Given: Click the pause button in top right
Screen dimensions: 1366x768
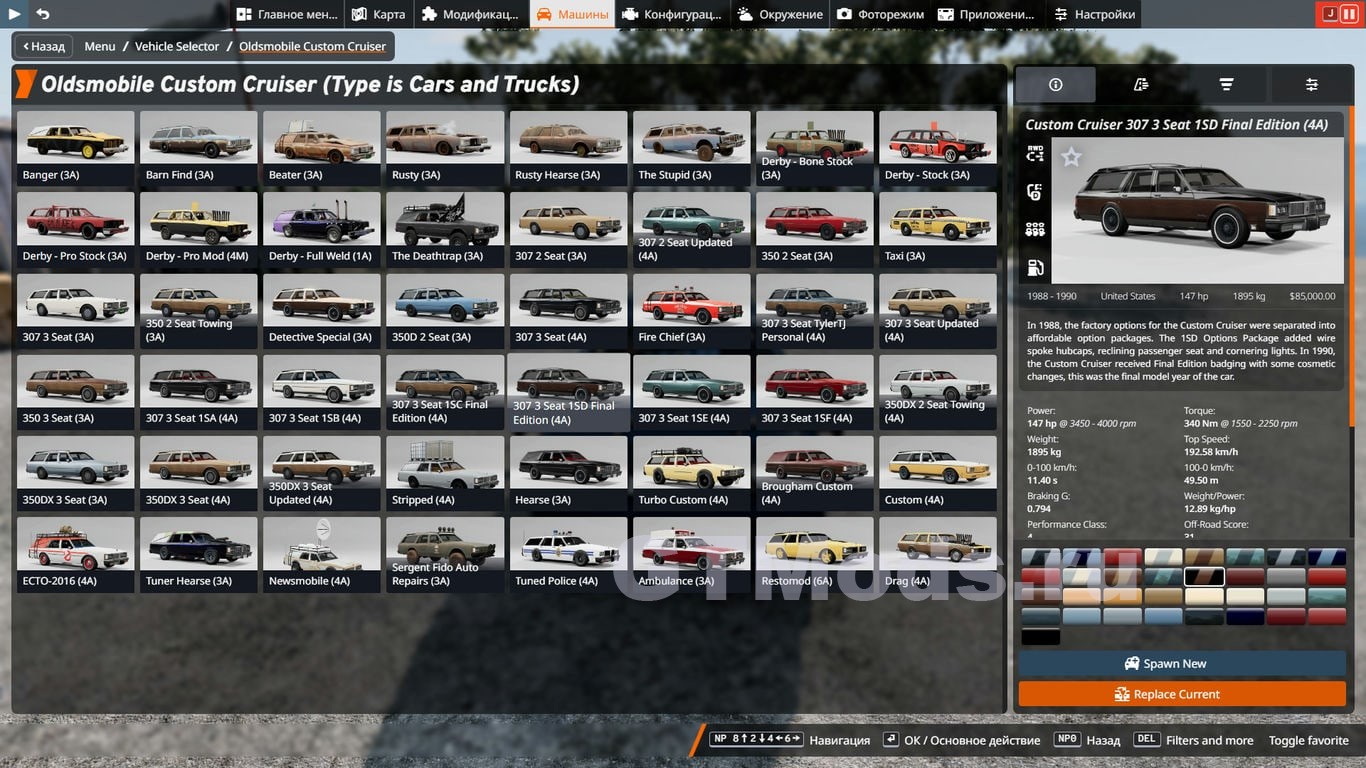Looking at the screenshot, I should tap(1349, 14).
